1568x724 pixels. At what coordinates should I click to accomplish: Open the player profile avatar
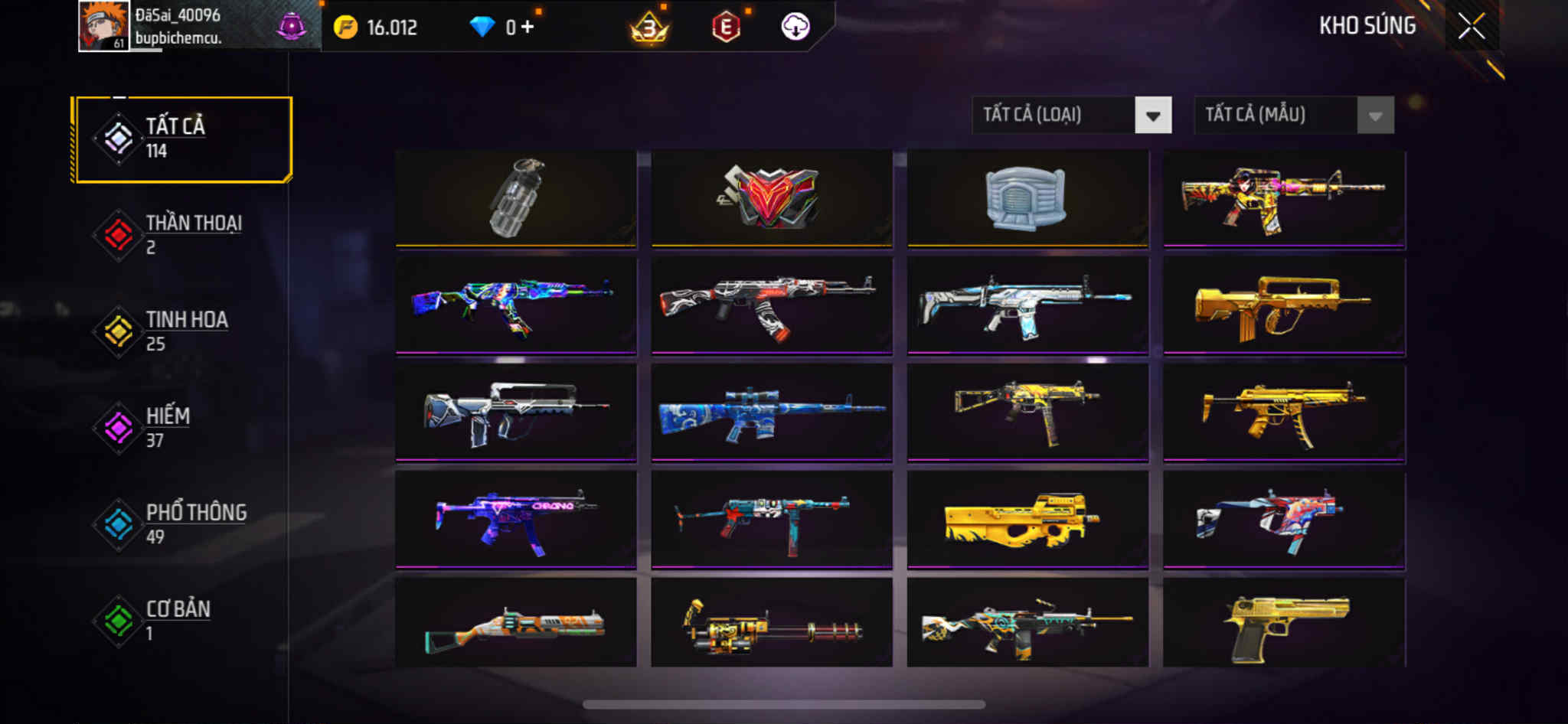point(103,26)
